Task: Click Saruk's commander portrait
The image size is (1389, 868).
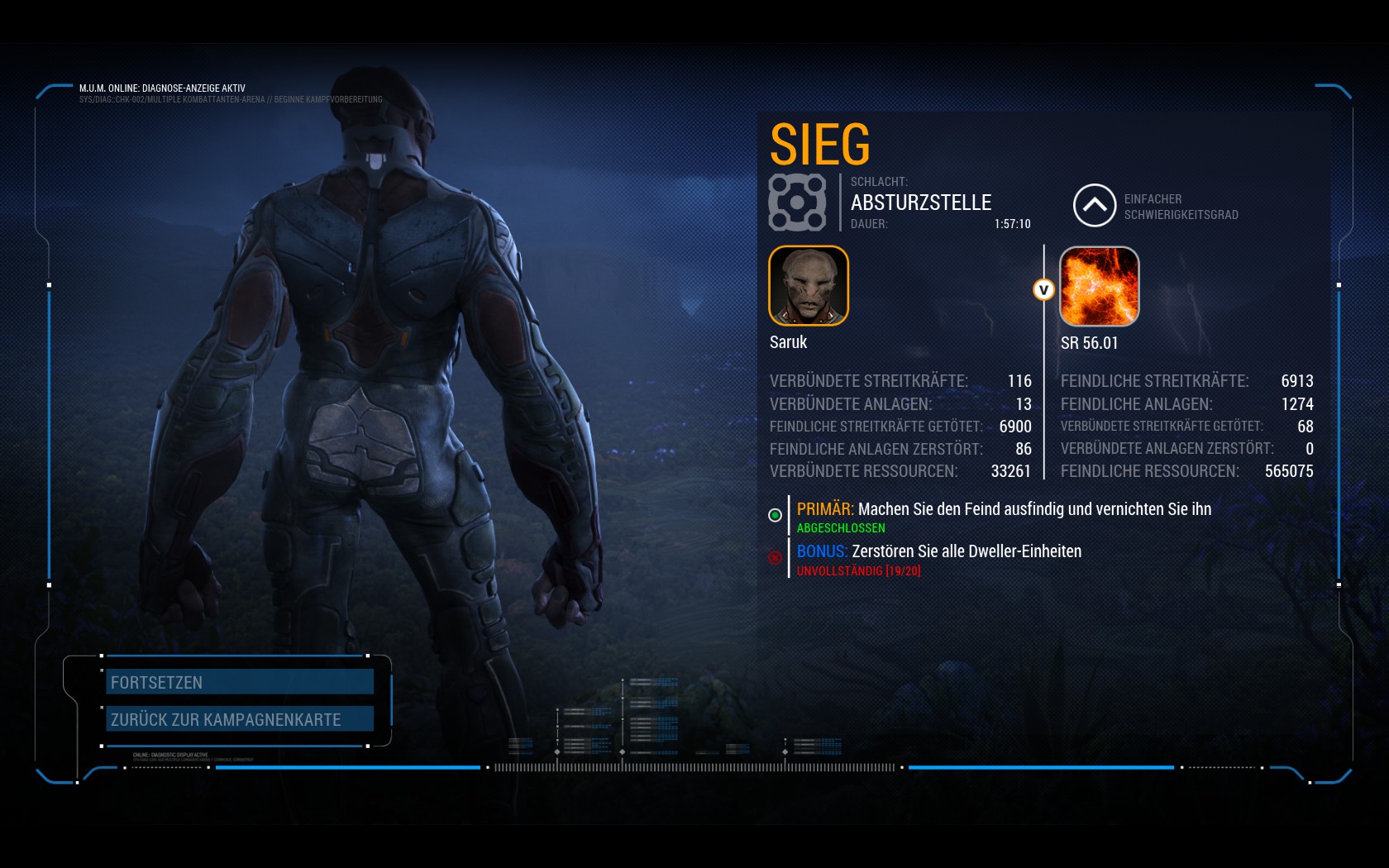Action: point(809,286)
